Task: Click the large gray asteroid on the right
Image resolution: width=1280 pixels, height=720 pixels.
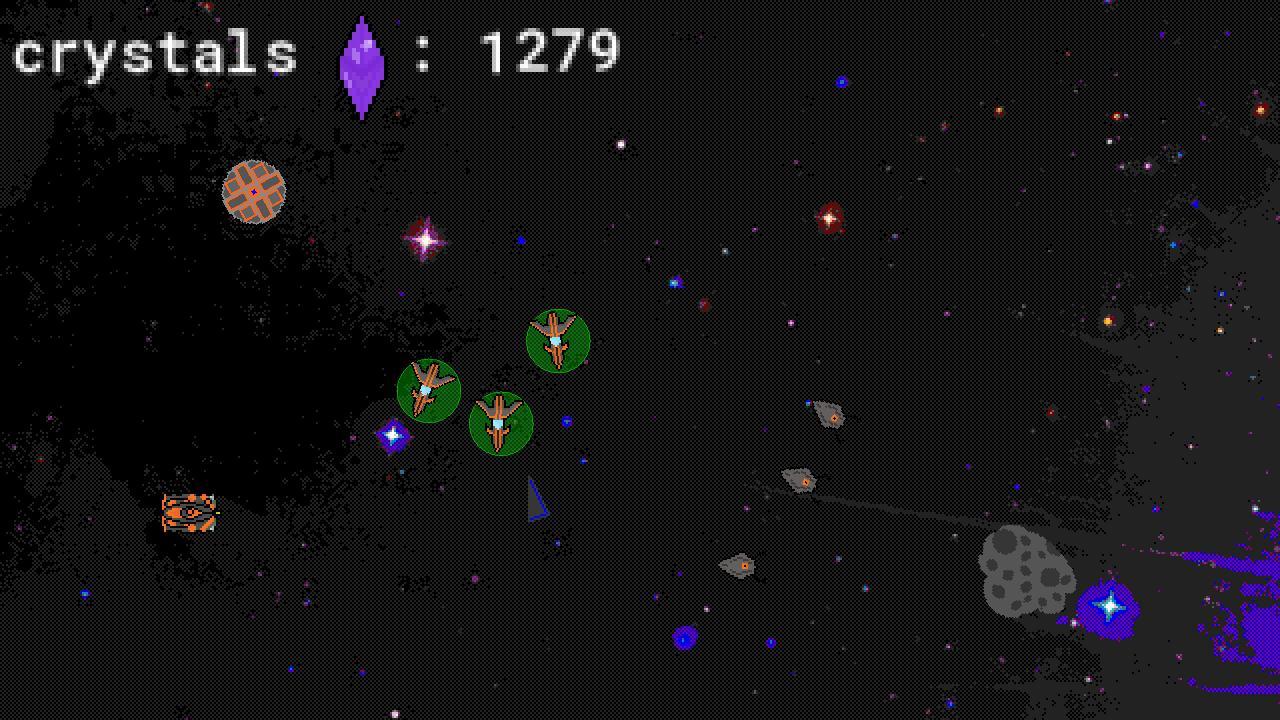Action: click(x=1025, y=570)
